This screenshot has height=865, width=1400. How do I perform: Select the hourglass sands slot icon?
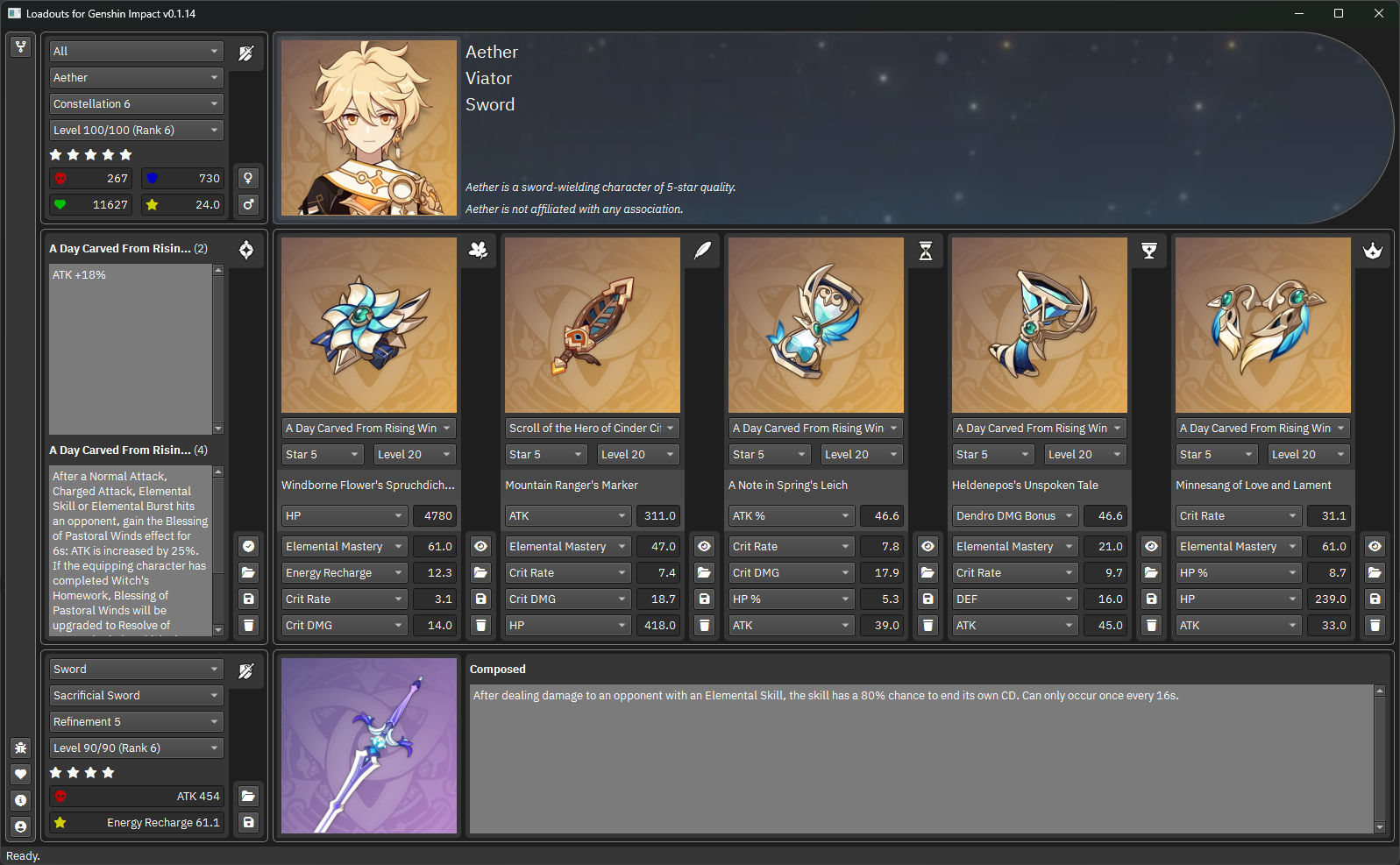click(x=926, y=251)
